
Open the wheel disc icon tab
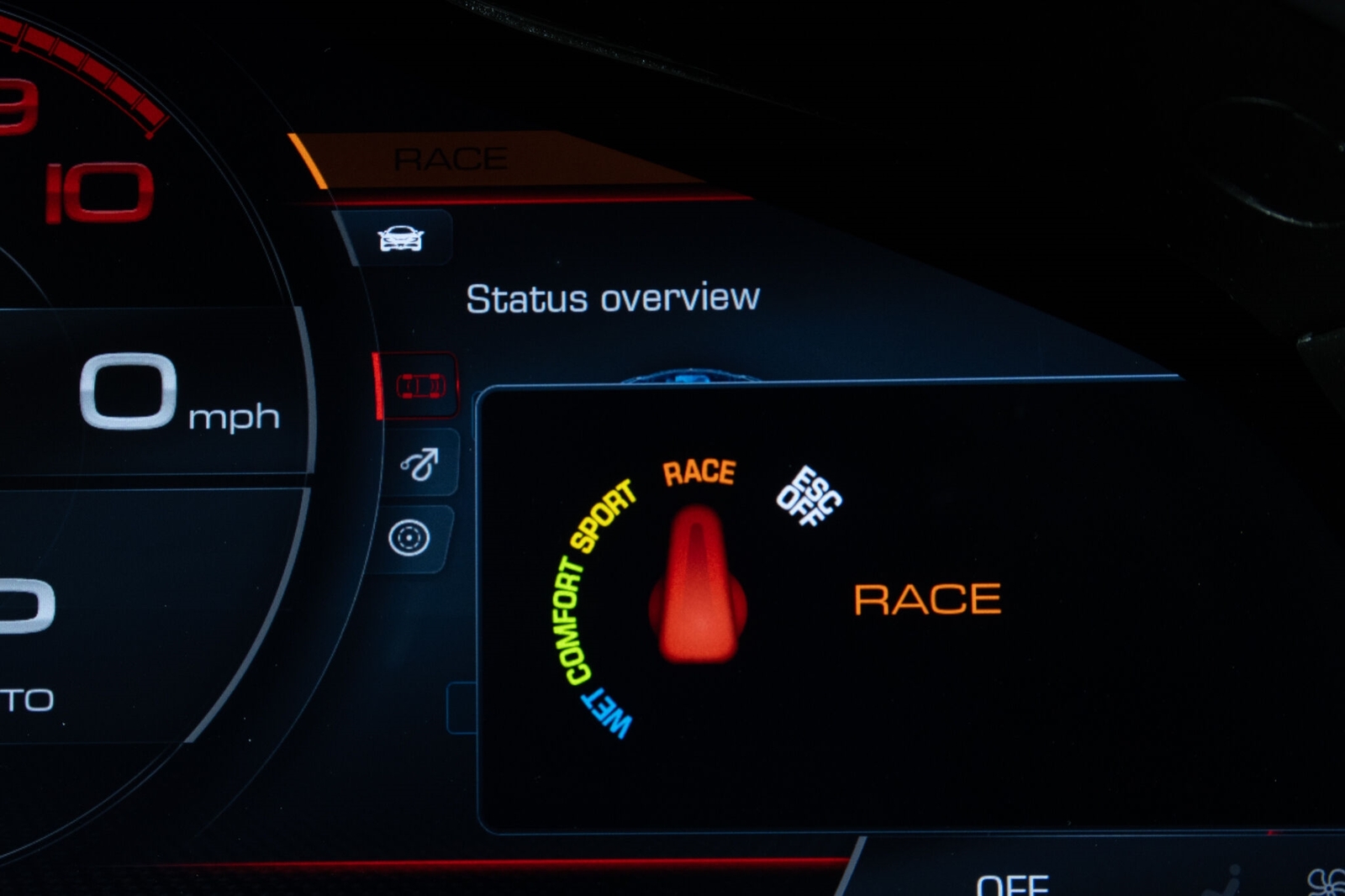[409, 538]
